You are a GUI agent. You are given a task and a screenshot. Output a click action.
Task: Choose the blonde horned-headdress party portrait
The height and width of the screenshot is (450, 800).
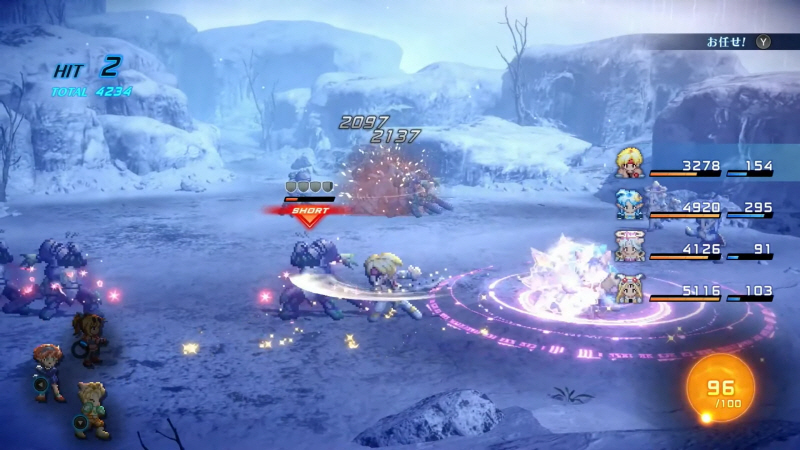click(x=629, y=289)
